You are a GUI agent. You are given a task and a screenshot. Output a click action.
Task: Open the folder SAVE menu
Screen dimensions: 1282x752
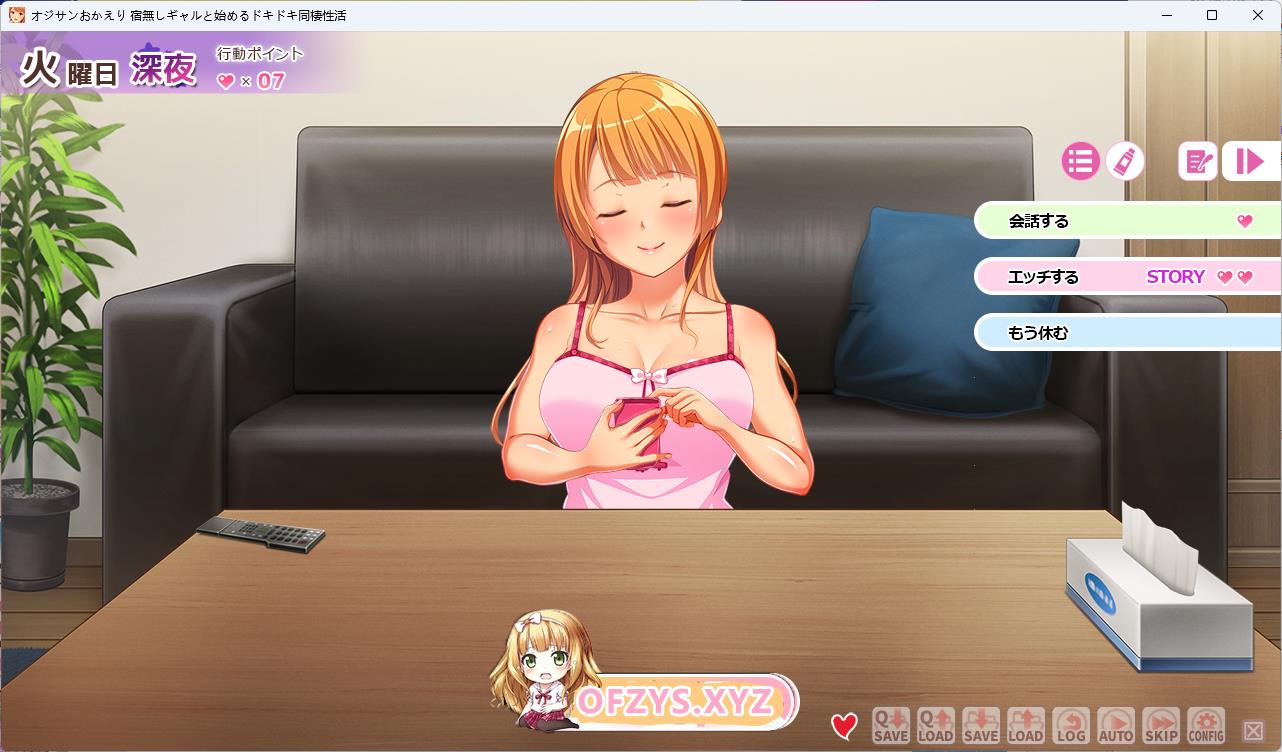point(981,725)
